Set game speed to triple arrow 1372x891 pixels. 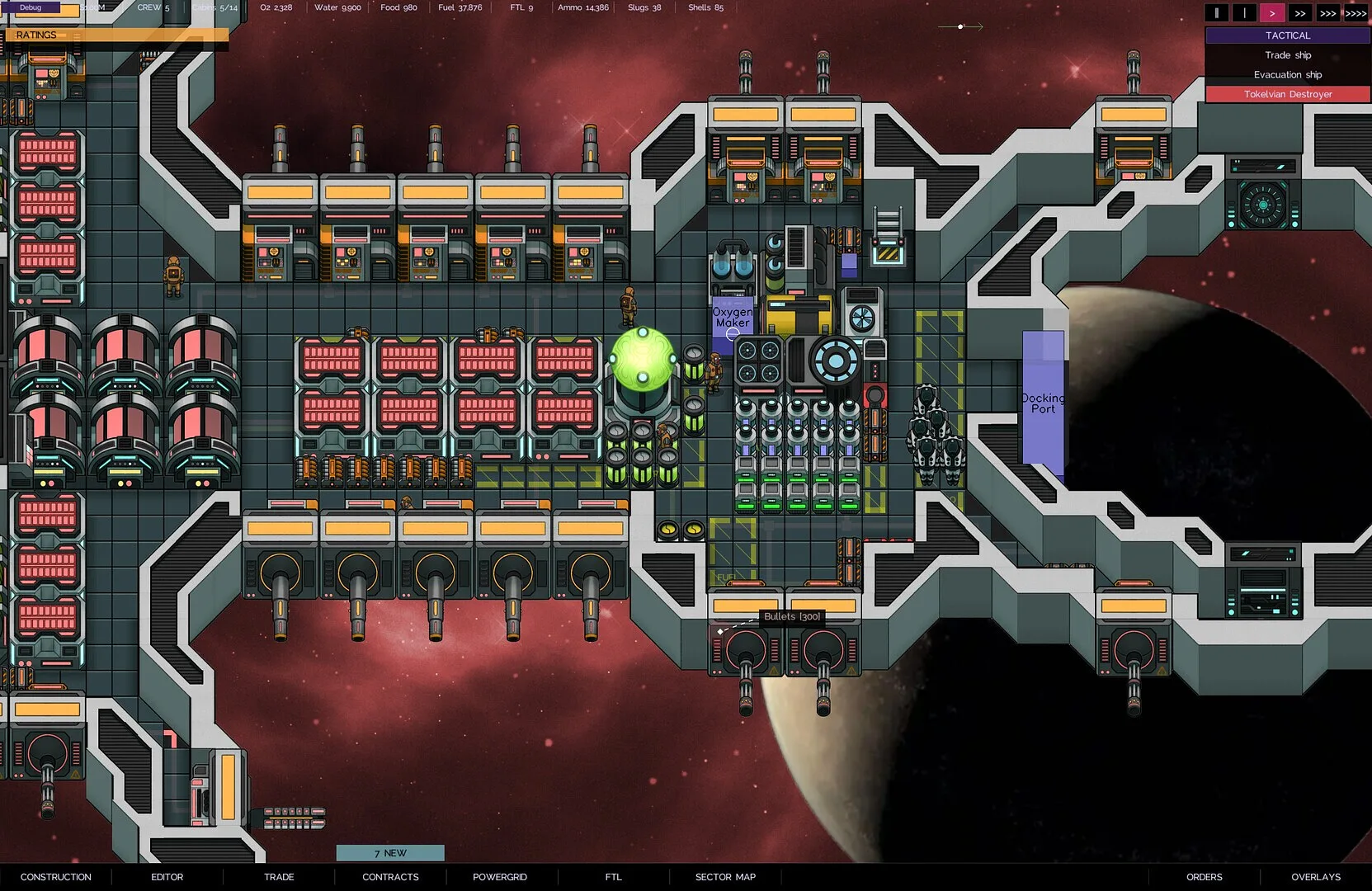coord(1327,13)
